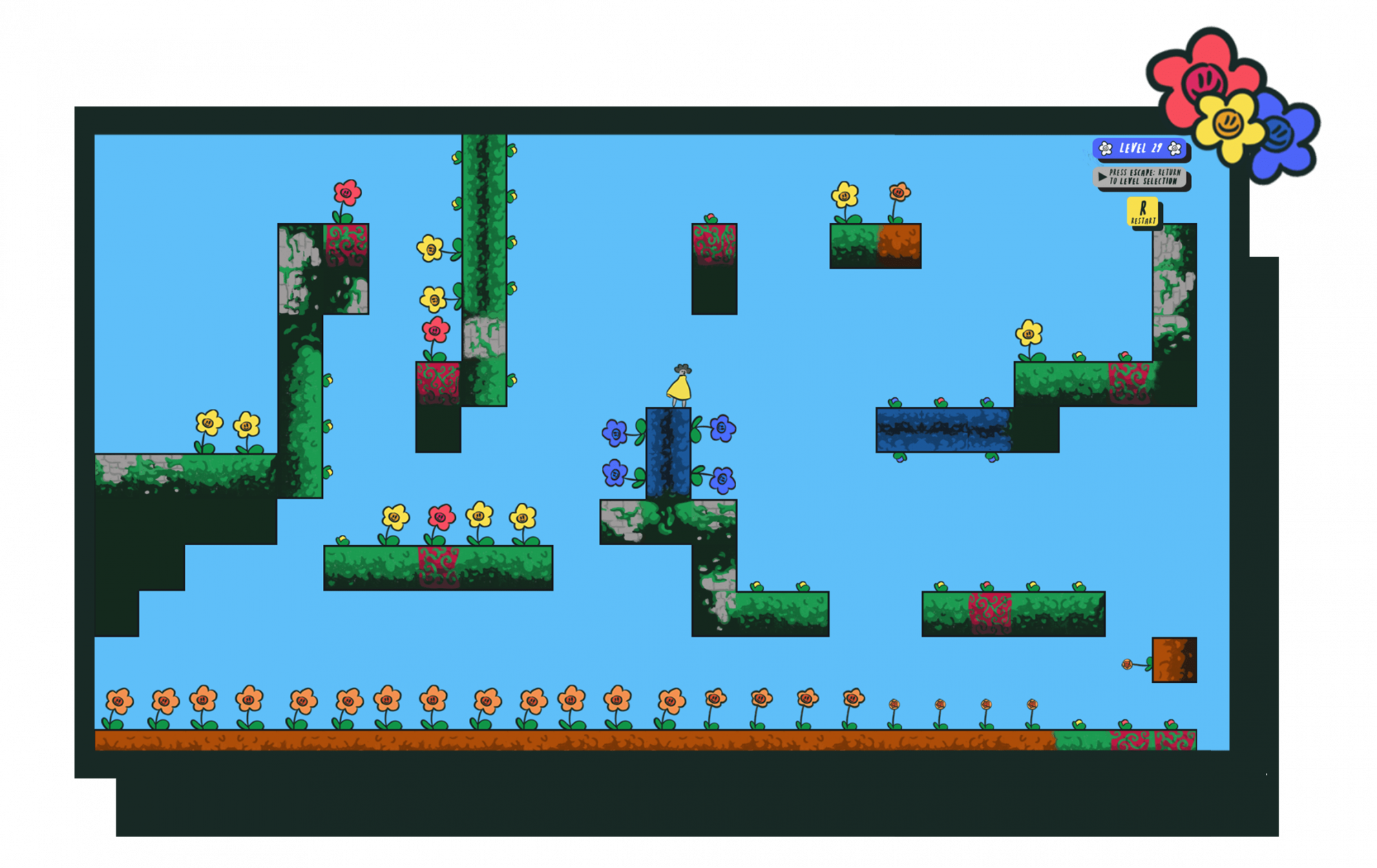The width and height of the screenshot is (1377, 868).
Task: Click the yellow Restart button
Action: (1143, 211)
